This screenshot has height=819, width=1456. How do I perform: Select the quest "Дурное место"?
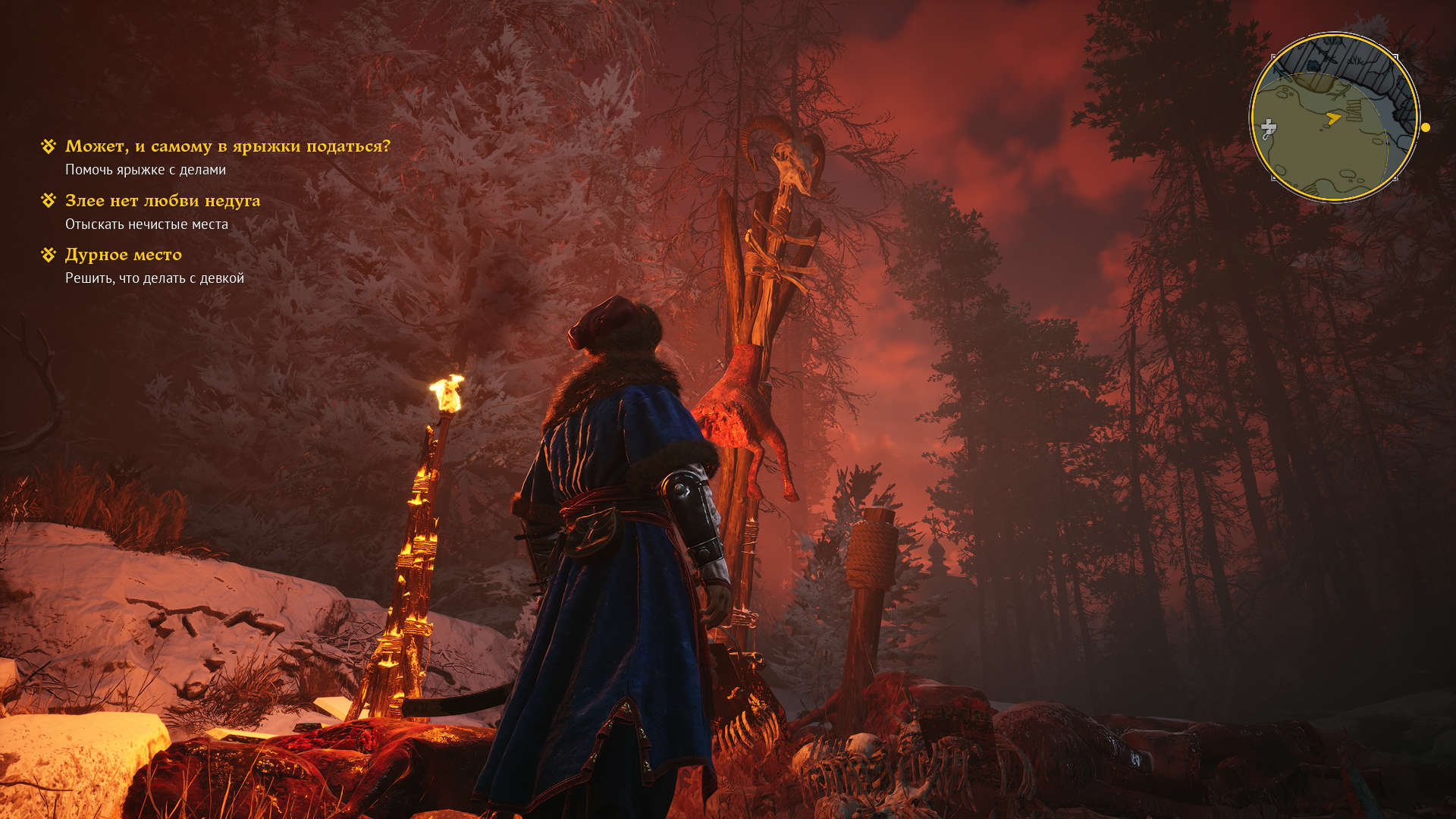[124, 255]
